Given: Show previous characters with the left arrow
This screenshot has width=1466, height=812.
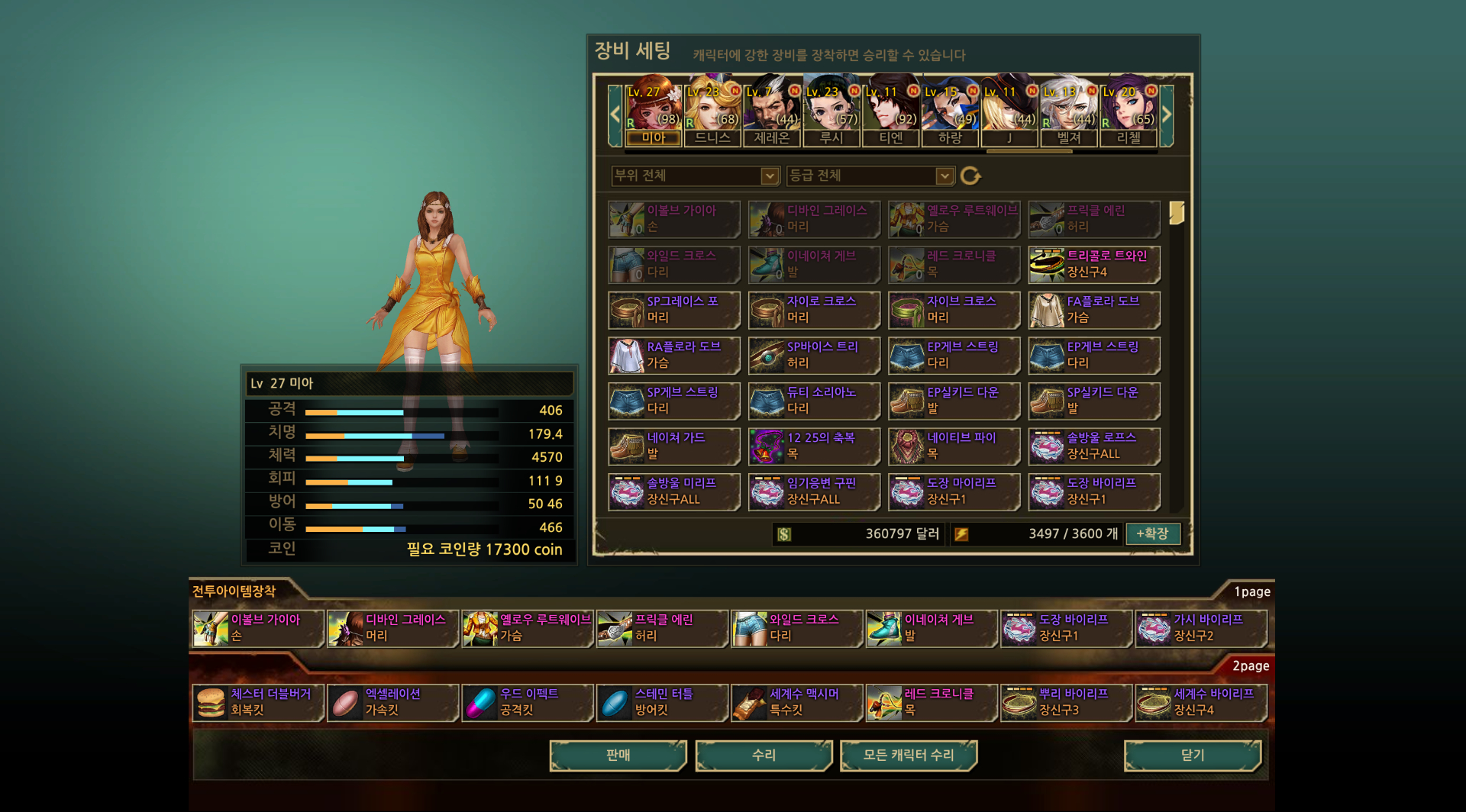Looking at the screenshot, I should coord(615,115).
